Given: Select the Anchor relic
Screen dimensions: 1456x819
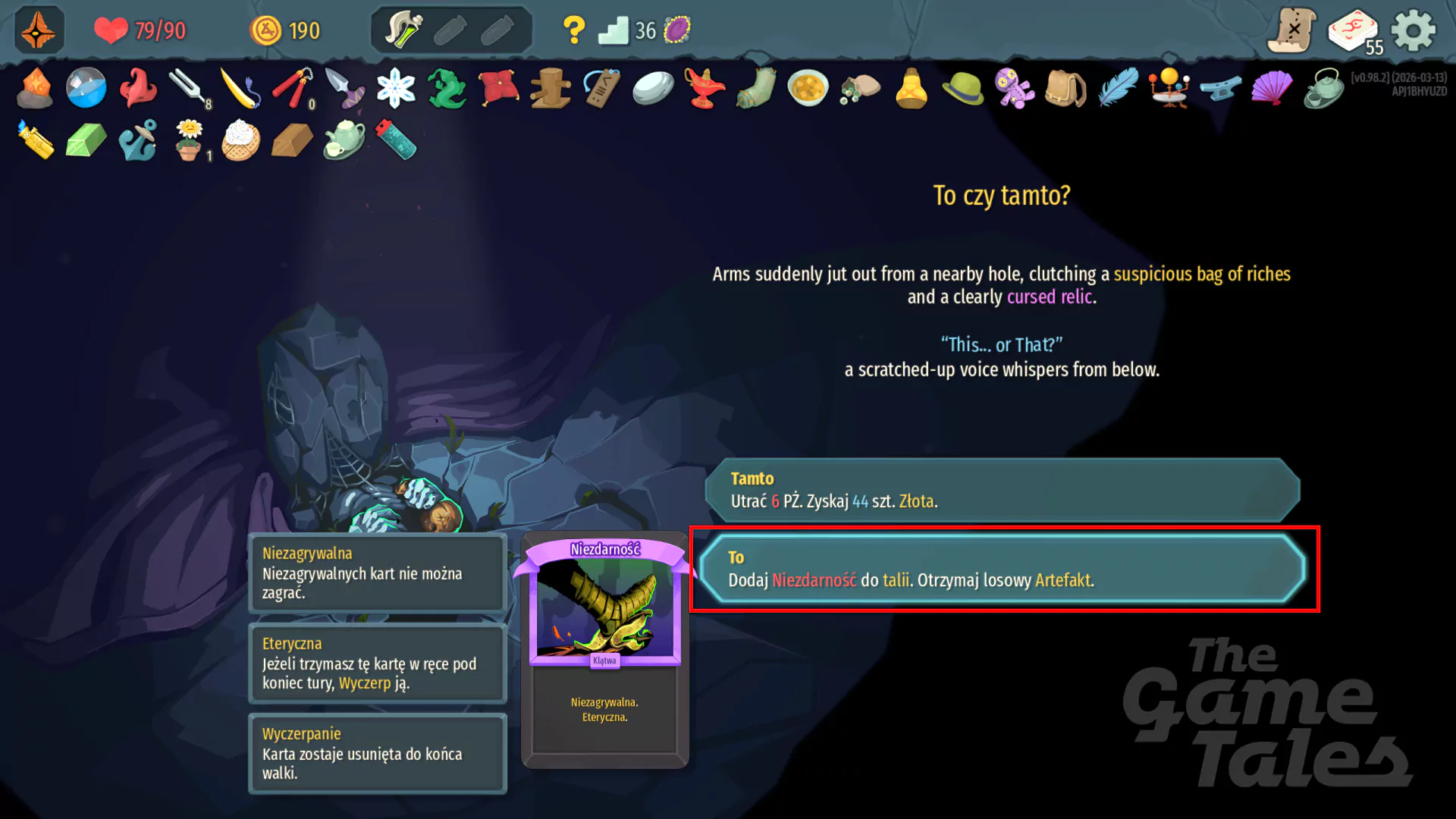Looking at the screenshot, I should (x=137, y=140).
